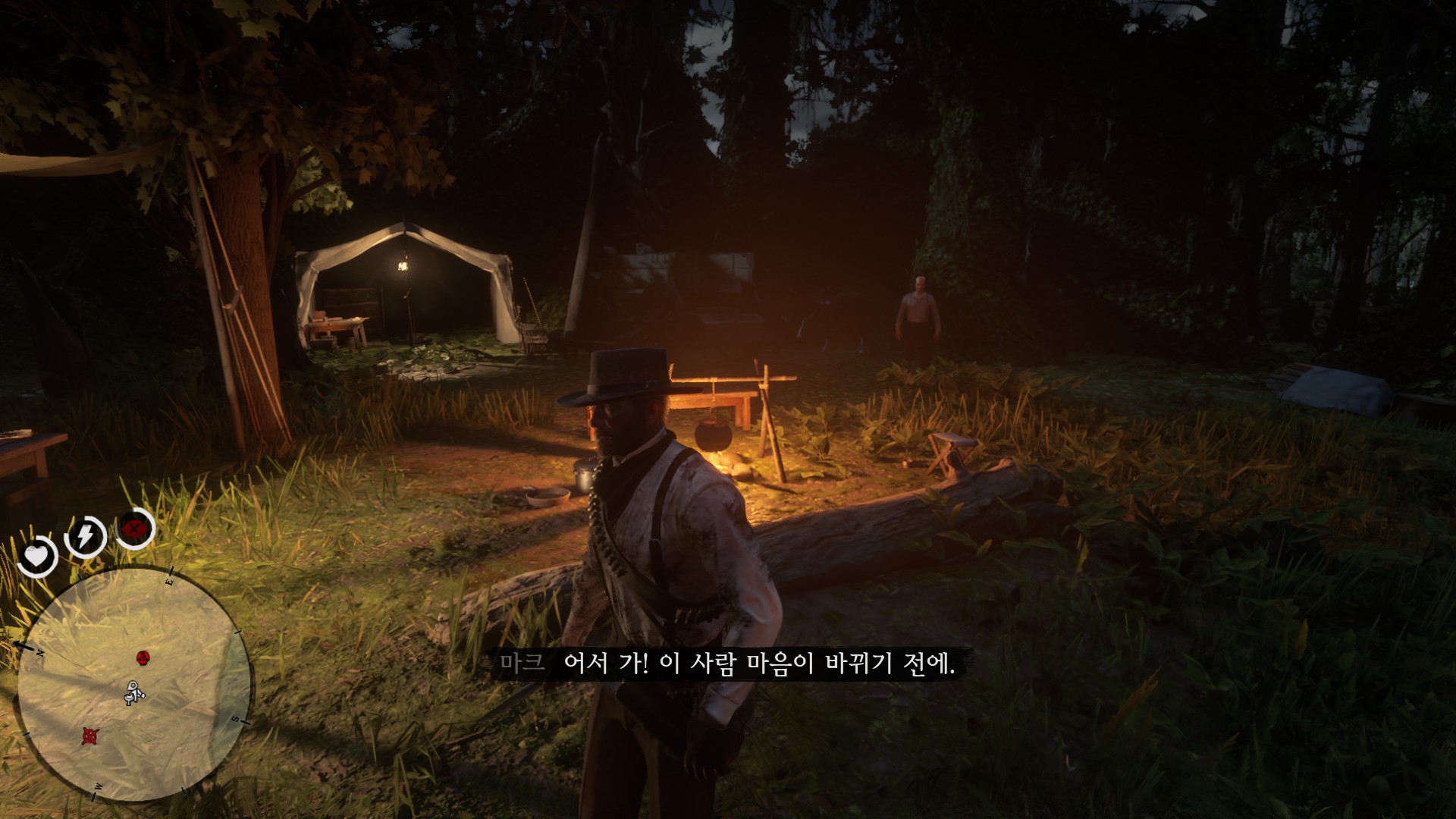Screen dimensions: 1456x819
Task: Click the heart health core icon
Action: click(34, 558)
